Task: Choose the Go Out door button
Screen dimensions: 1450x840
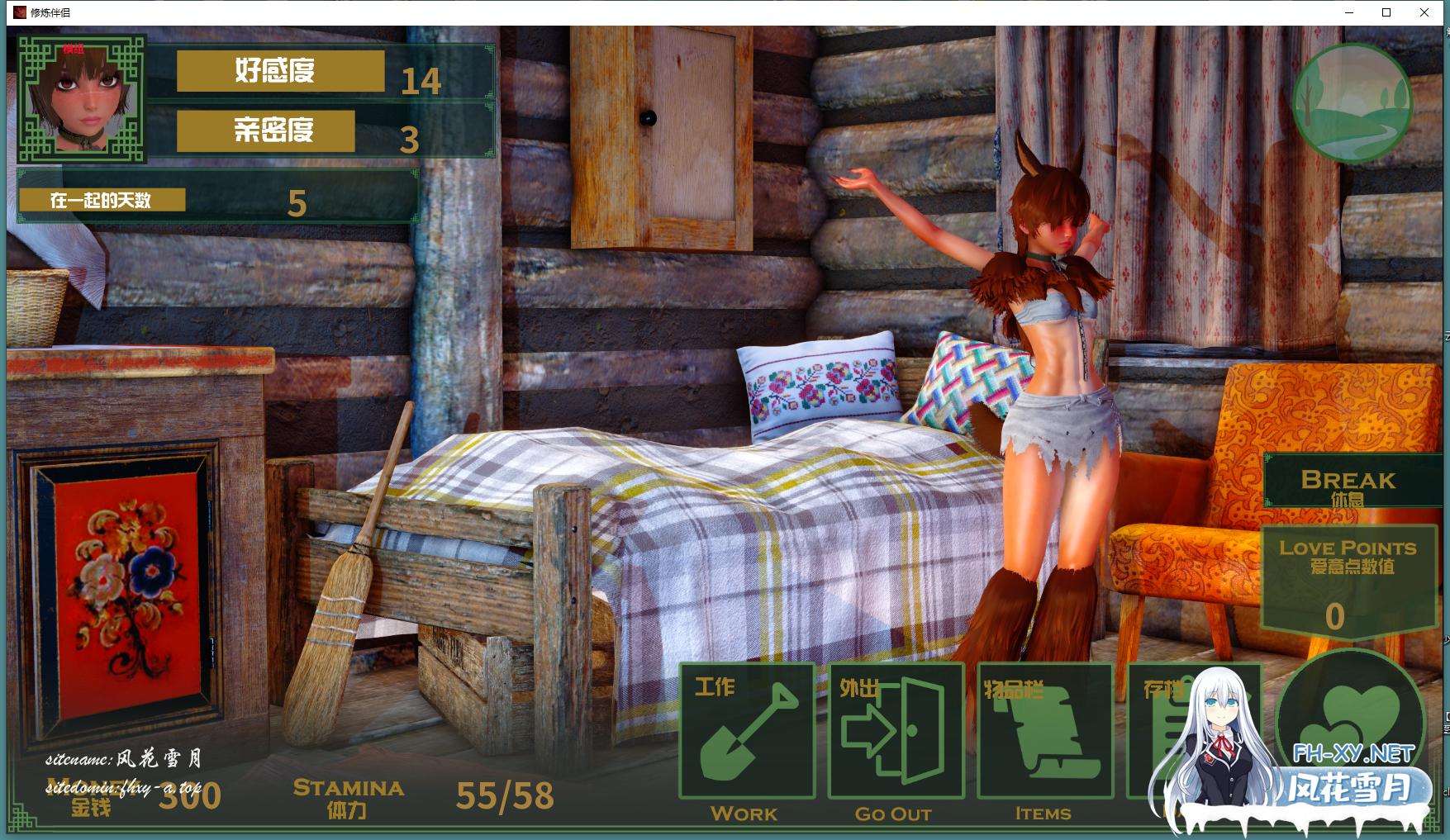Action: (896, 731)
